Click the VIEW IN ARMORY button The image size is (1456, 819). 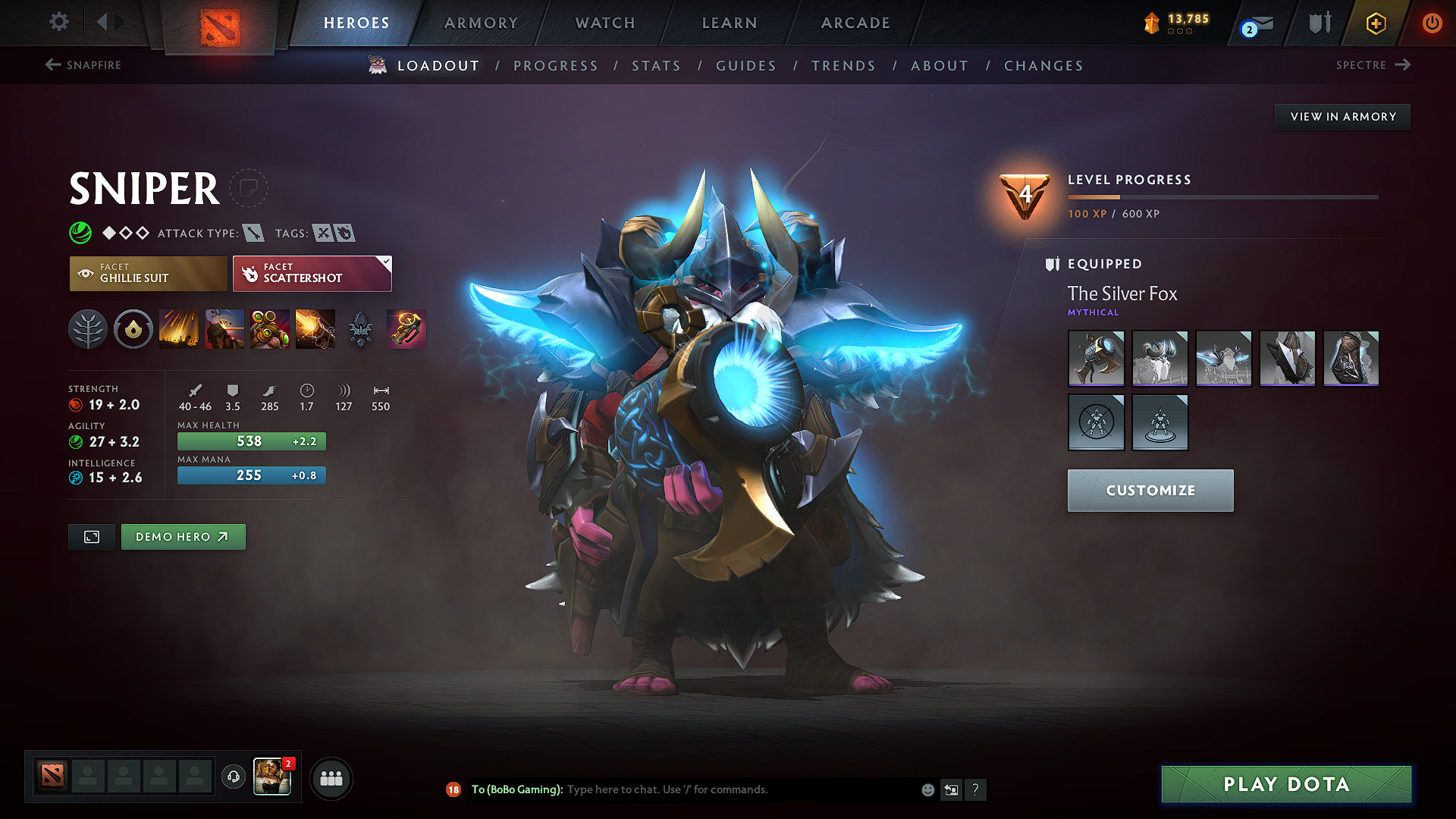coord(1342,116)
